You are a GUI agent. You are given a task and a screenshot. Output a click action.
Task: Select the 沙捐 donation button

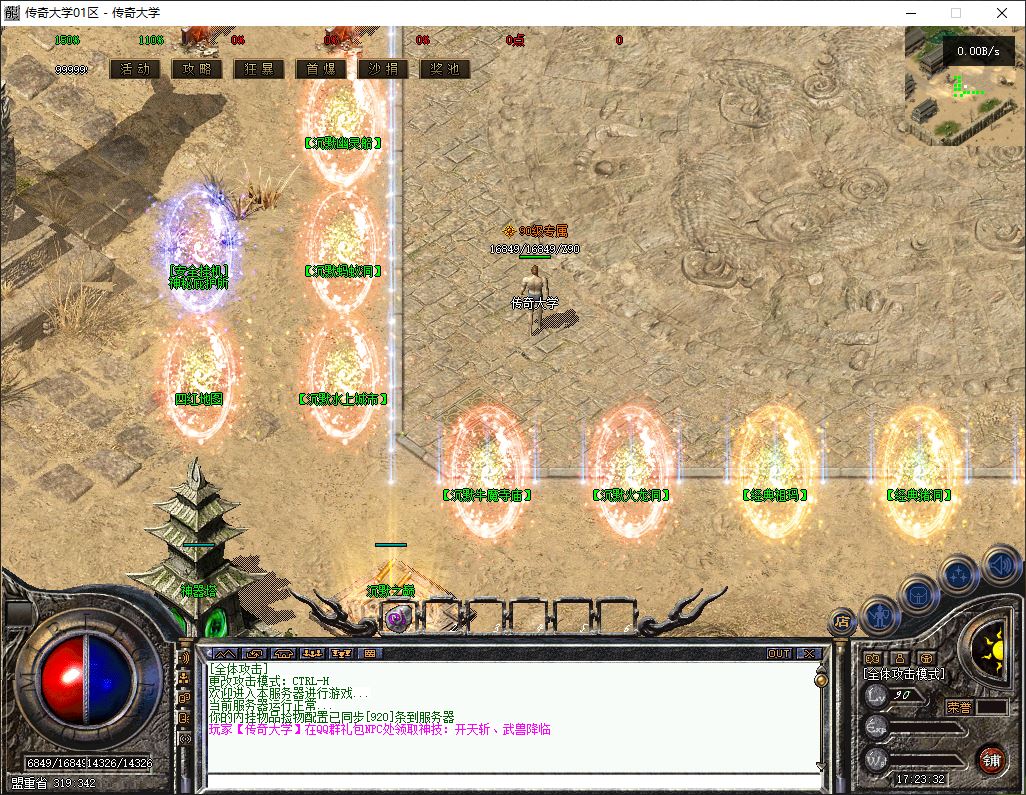383,69
